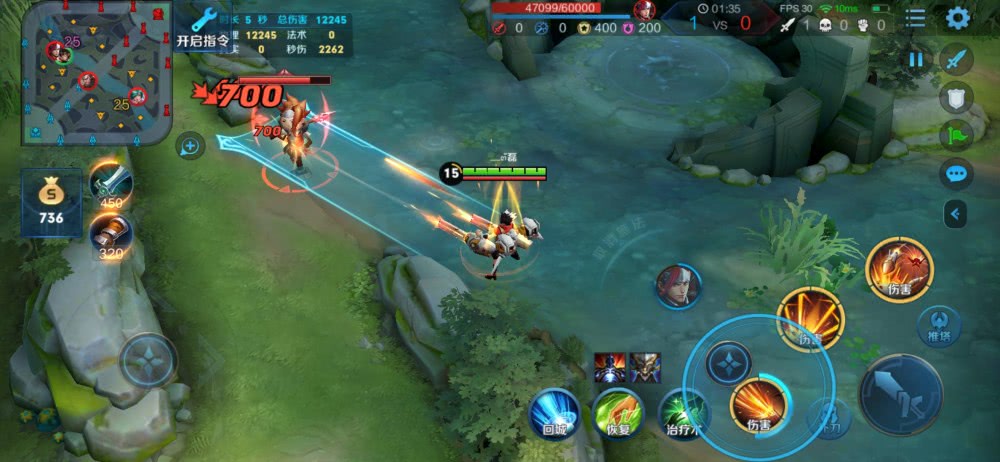This screenshot has width=1000, height=462.
Task: Buy the recommended 320 gold gauntlet item
Action: pyautogui.click(x=109, y=235)
